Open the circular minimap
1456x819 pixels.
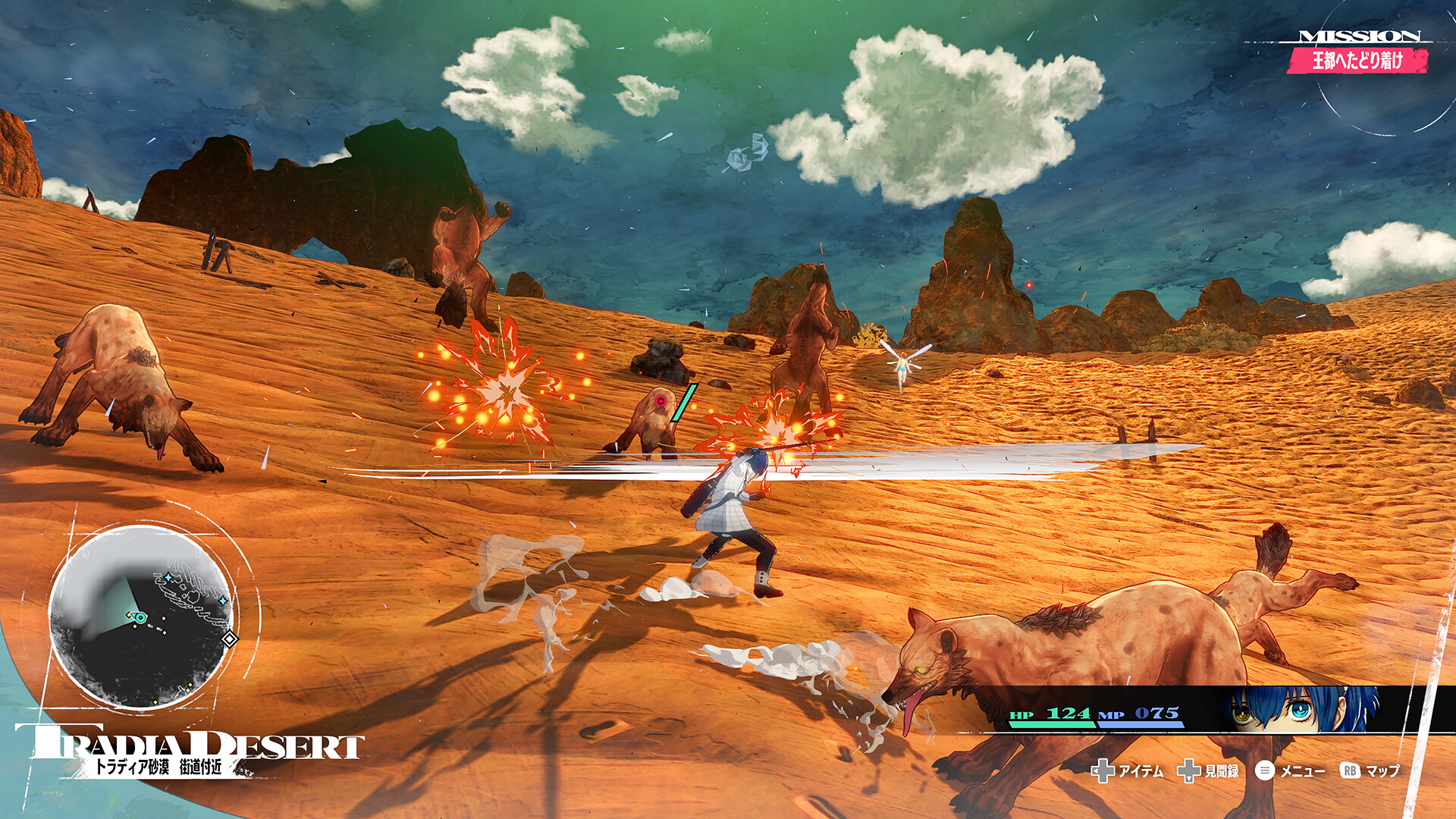pyautogui.click(x=141, y=617)
